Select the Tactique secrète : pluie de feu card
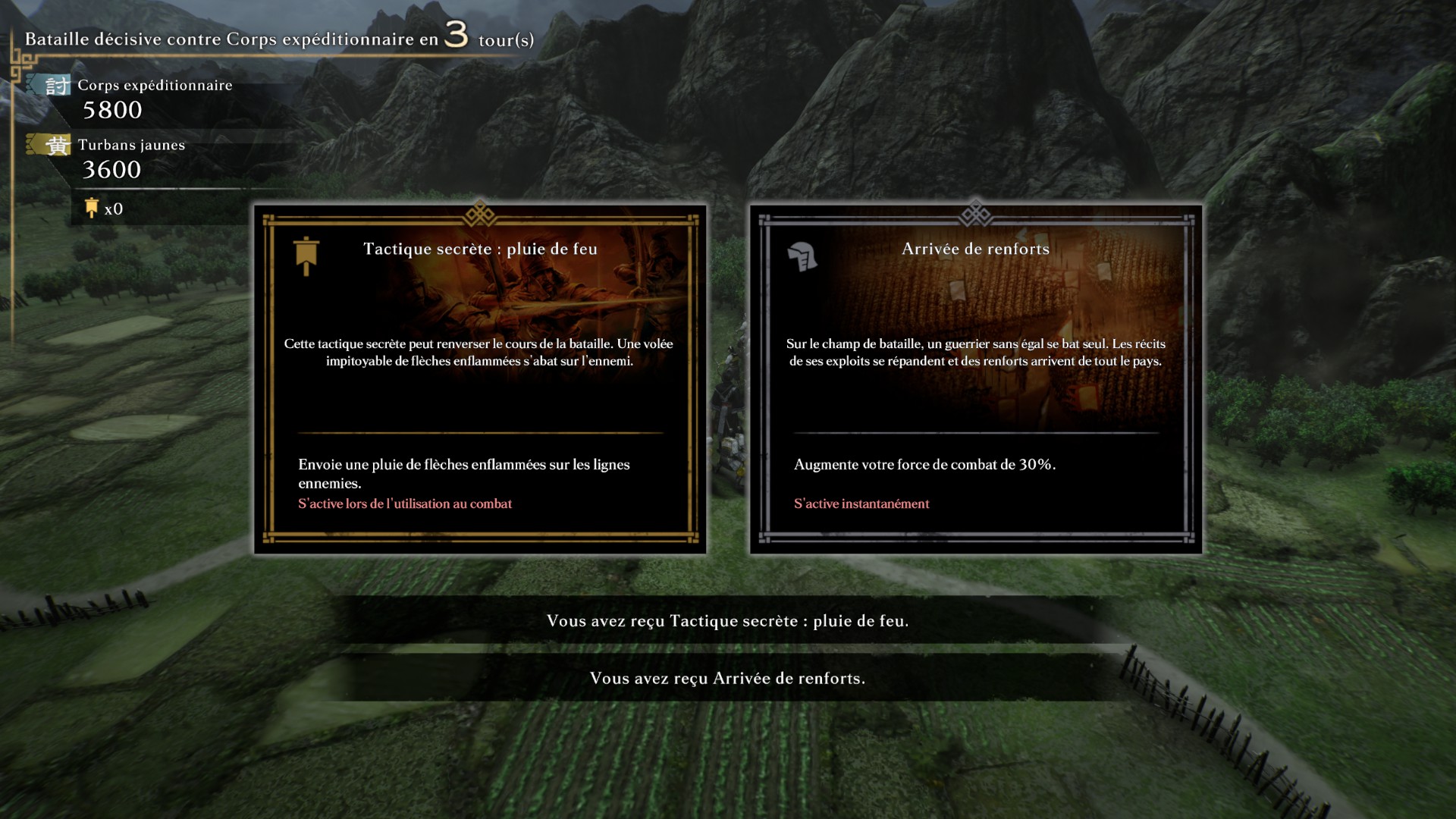The width and height of the screenshot is (1456, 819). 480,379
